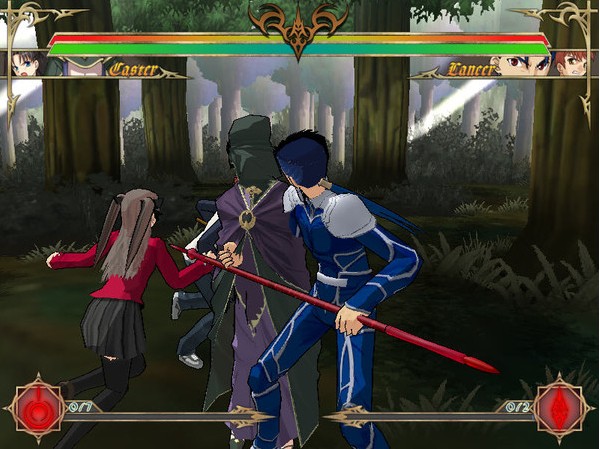This screenshot has height=449, width=600.
Task: Click Caster's red grail gem icon
Action: [x=37, y=408]
